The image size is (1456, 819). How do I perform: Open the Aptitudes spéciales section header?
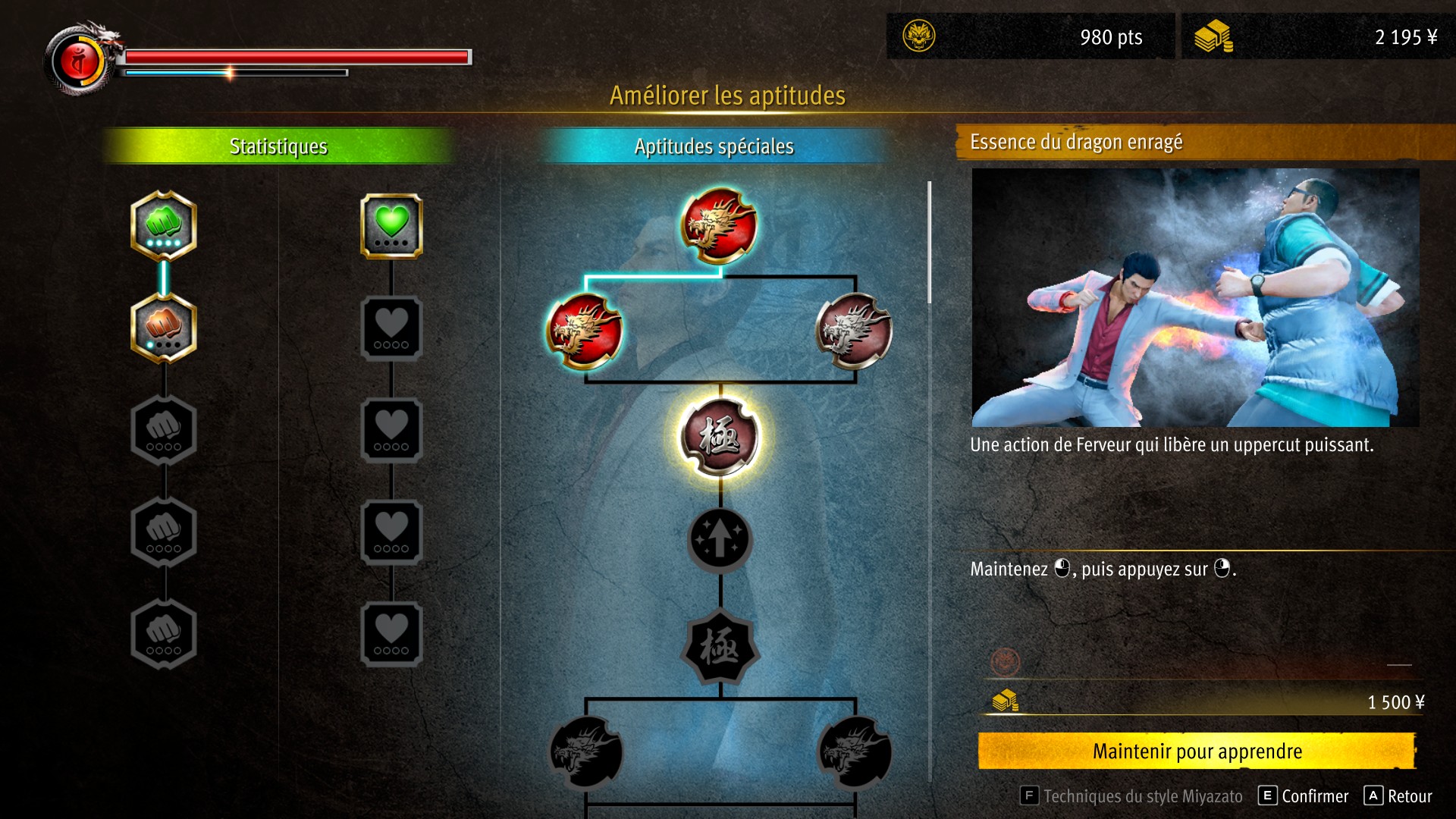tap(714, 146)
